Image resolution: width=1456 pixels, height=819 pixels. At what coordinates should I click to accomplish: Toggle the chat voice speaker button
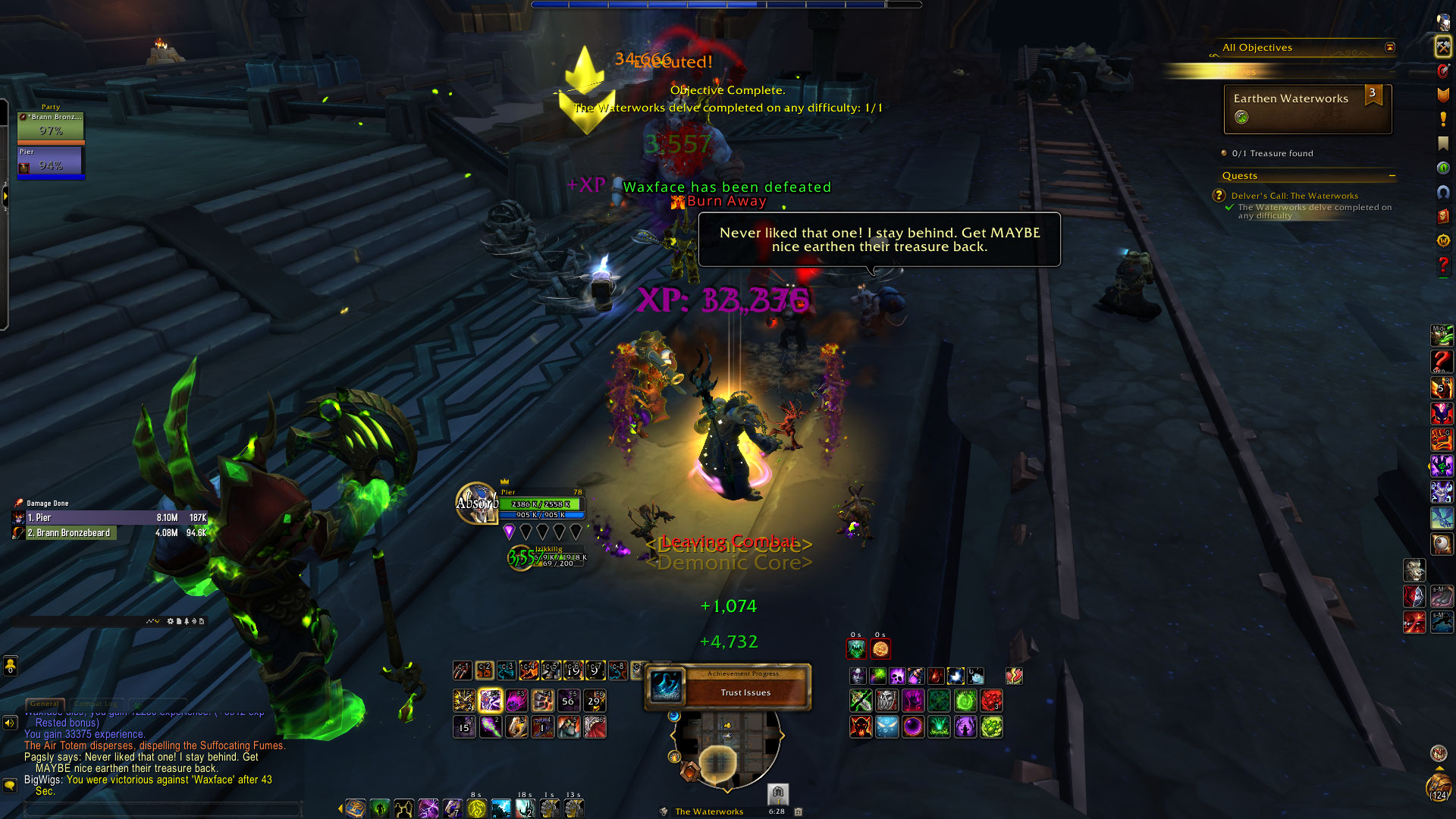(10, 723)
